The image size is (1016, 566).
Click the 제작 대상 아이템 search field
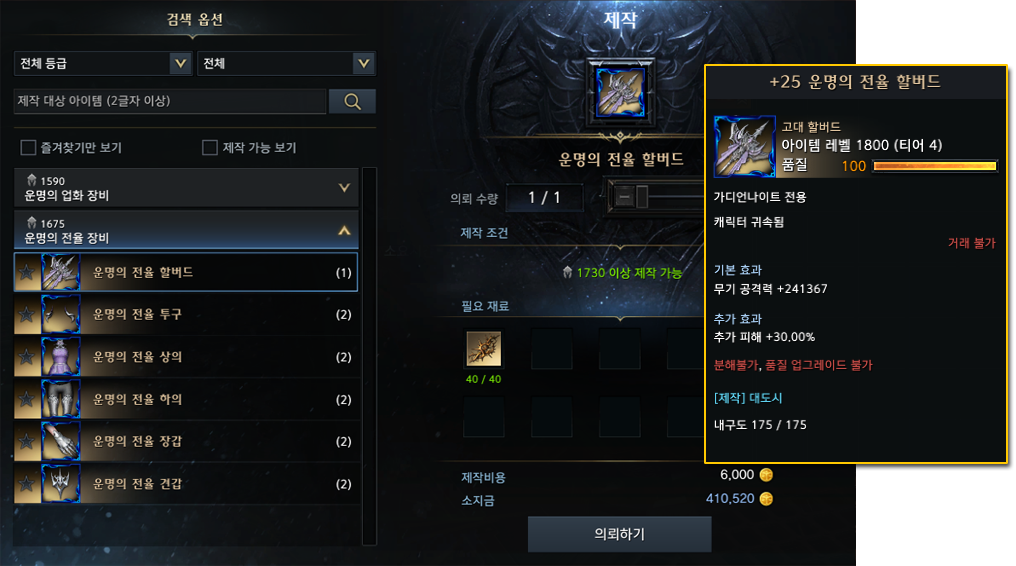point(170,101)
